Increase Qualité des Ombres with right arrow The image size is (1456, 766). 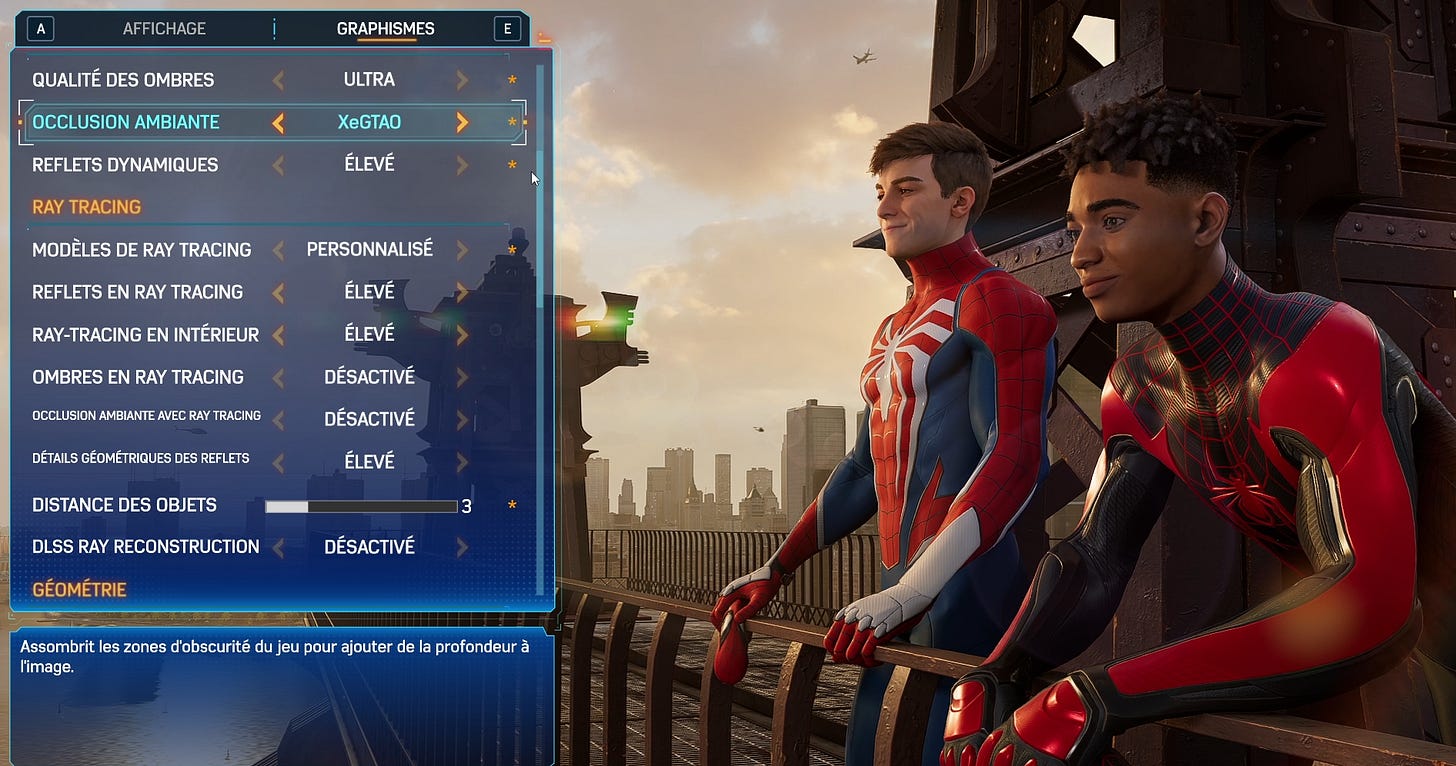tap(462, 80)
